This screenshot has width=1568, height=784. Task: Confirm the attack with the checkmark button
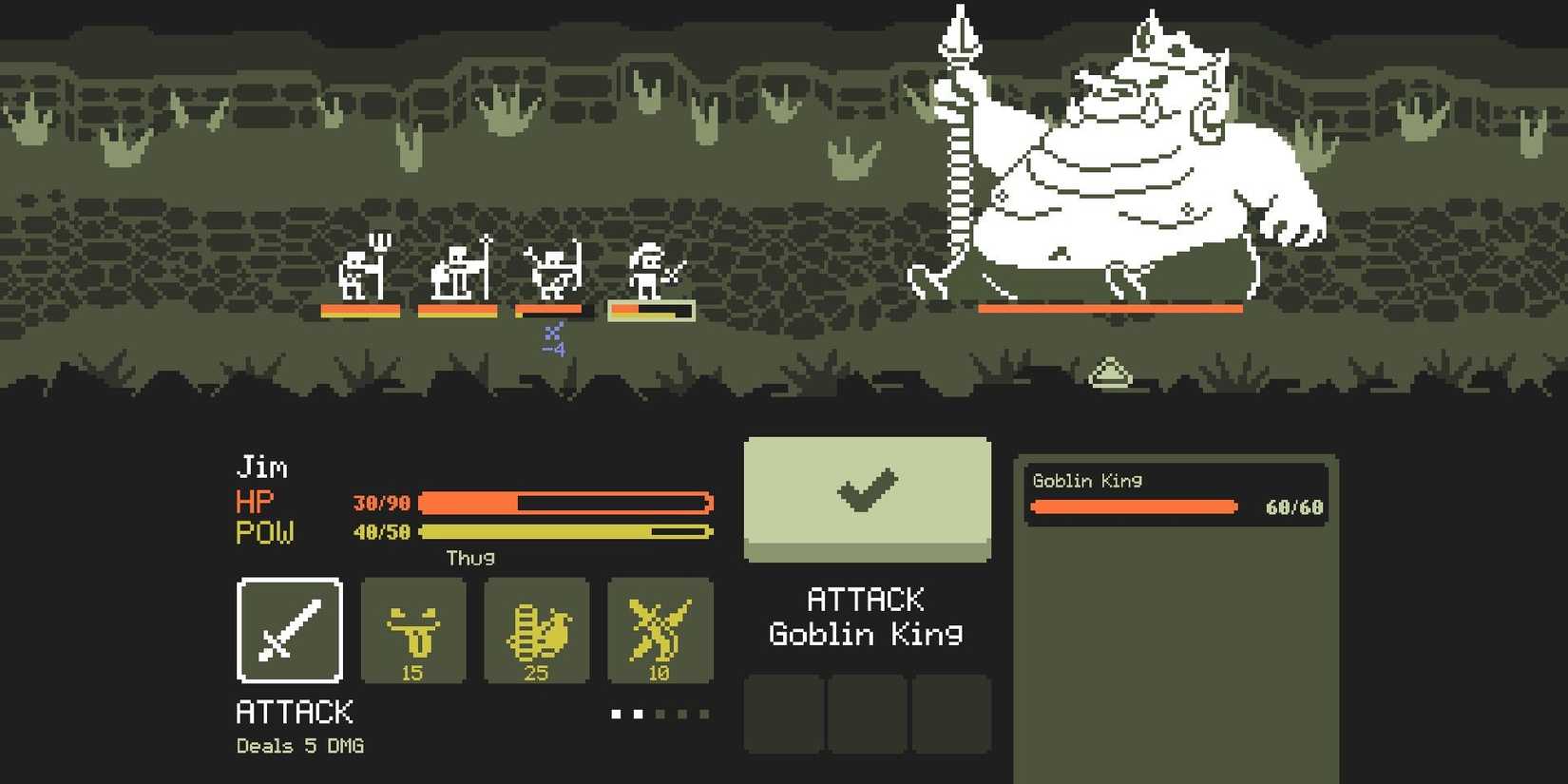(x=867, y=496)
